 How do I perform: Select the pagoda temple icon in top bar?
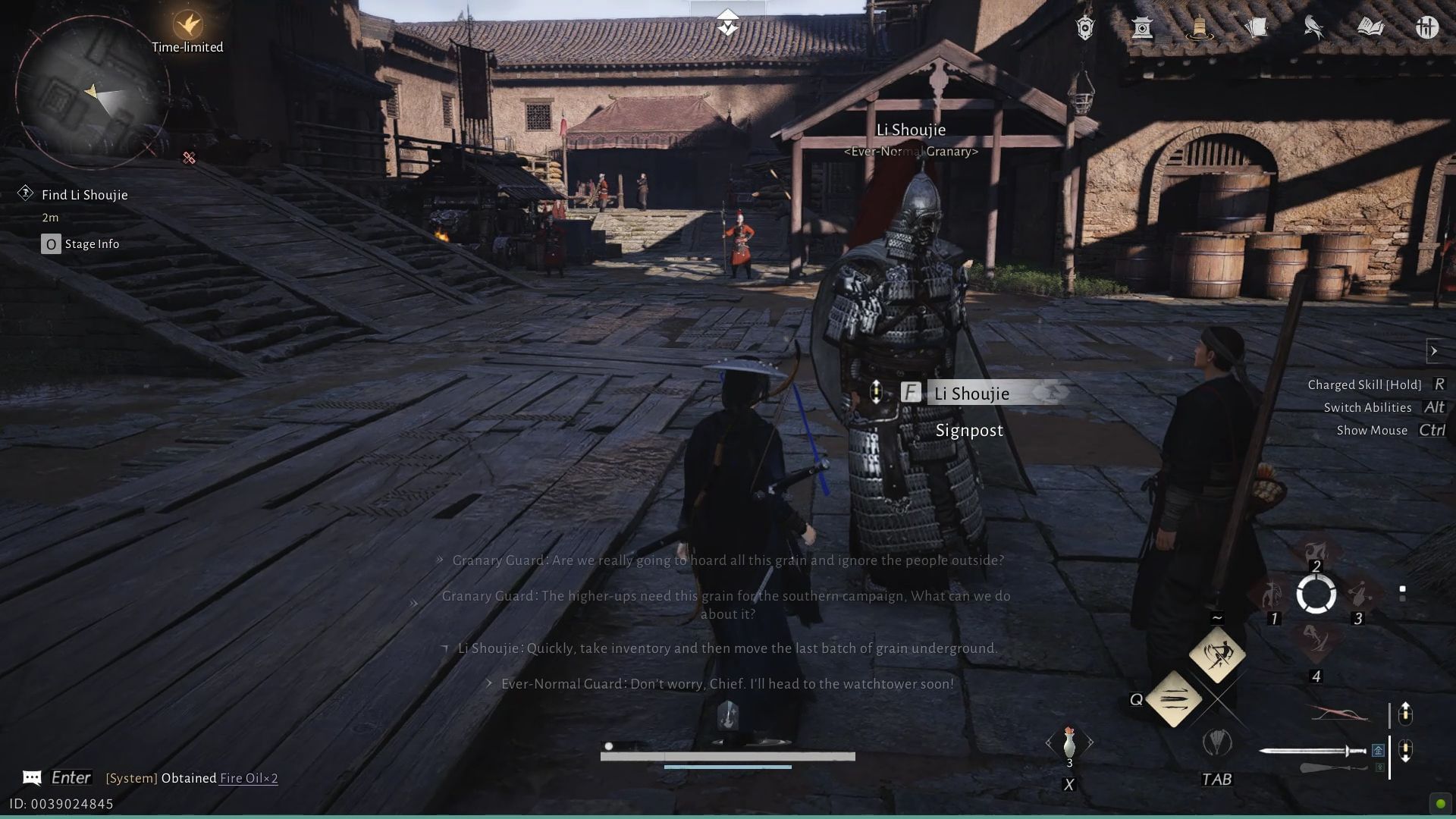point(1143,27)
